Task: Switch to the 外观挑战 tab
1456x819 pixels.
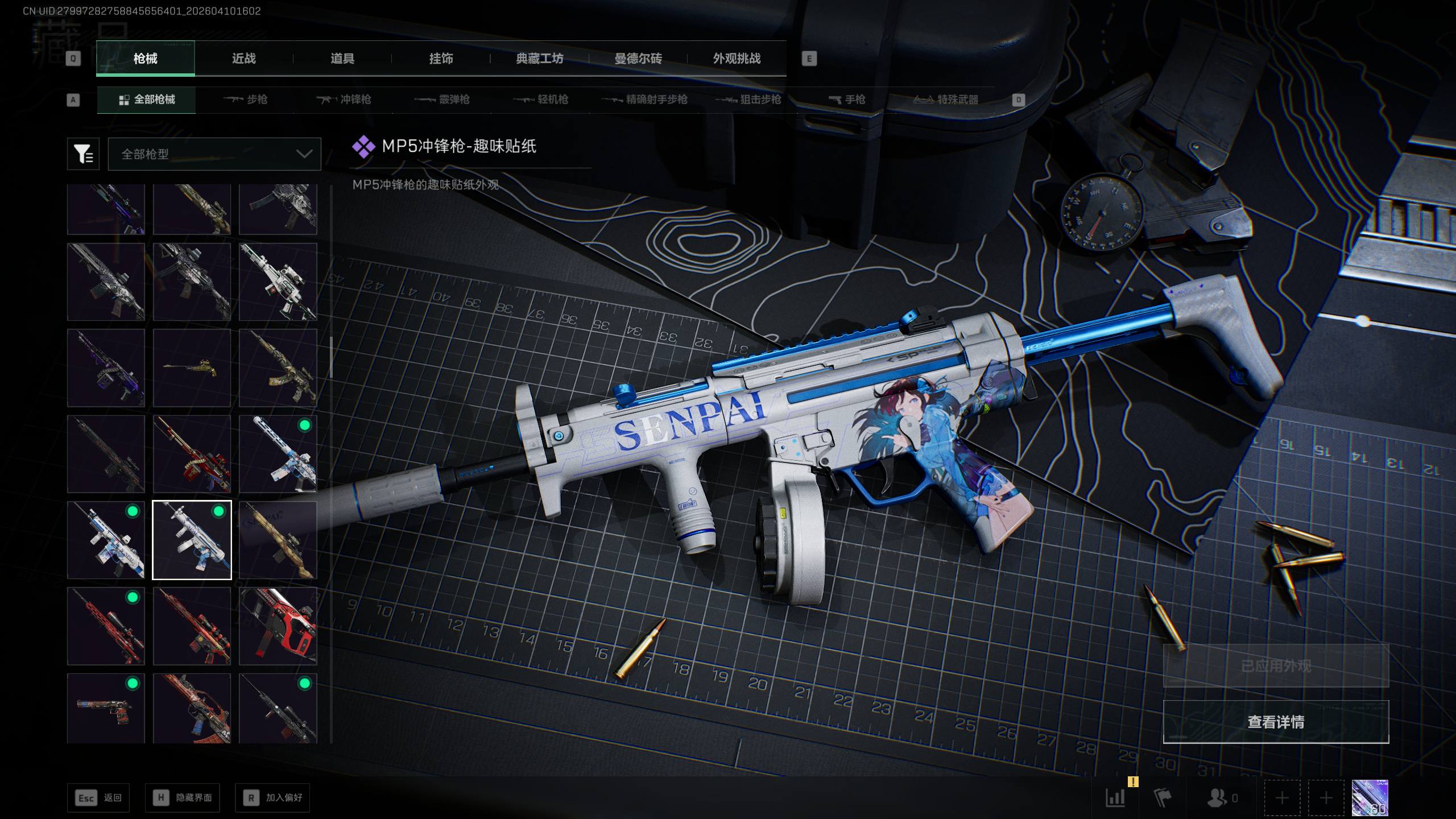Action: pos(737,59)
